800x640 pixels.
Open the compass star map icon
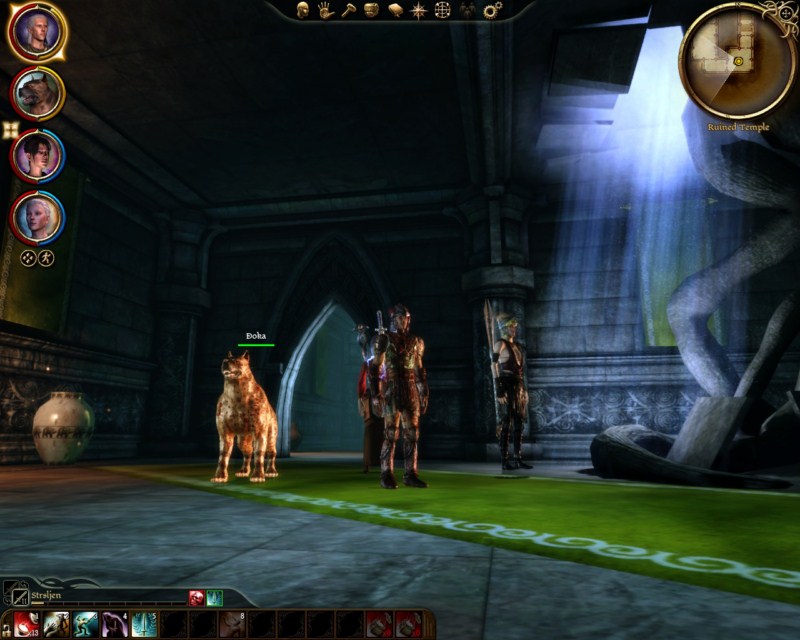click(418, 10)
